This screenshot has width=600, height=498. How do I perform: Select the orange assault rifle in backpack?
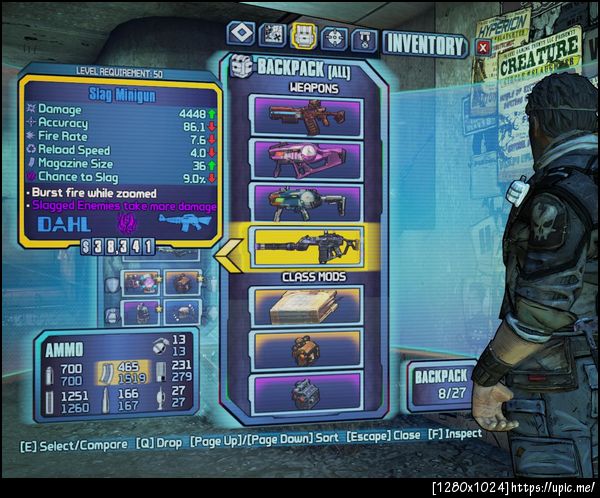pos(305,116)
